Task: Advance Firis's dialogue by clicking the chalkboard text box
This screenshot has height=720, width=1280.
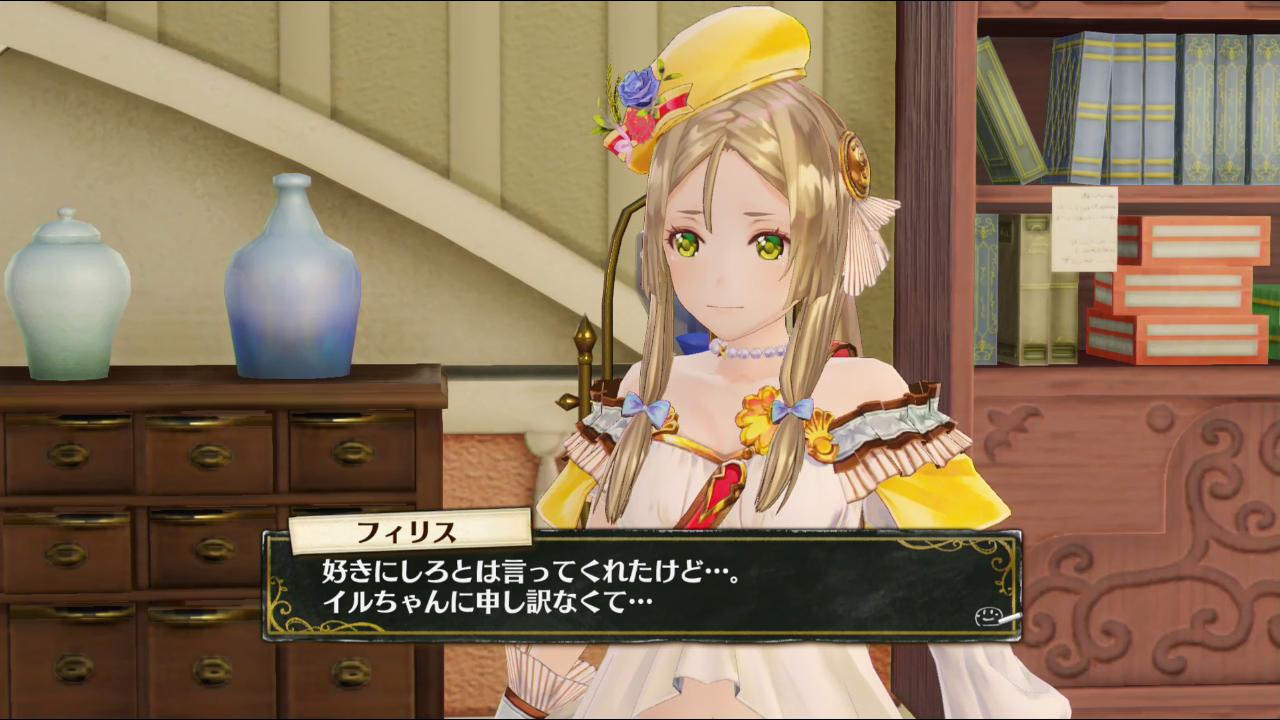Action: pyautogui.click(x=640, y=588)
